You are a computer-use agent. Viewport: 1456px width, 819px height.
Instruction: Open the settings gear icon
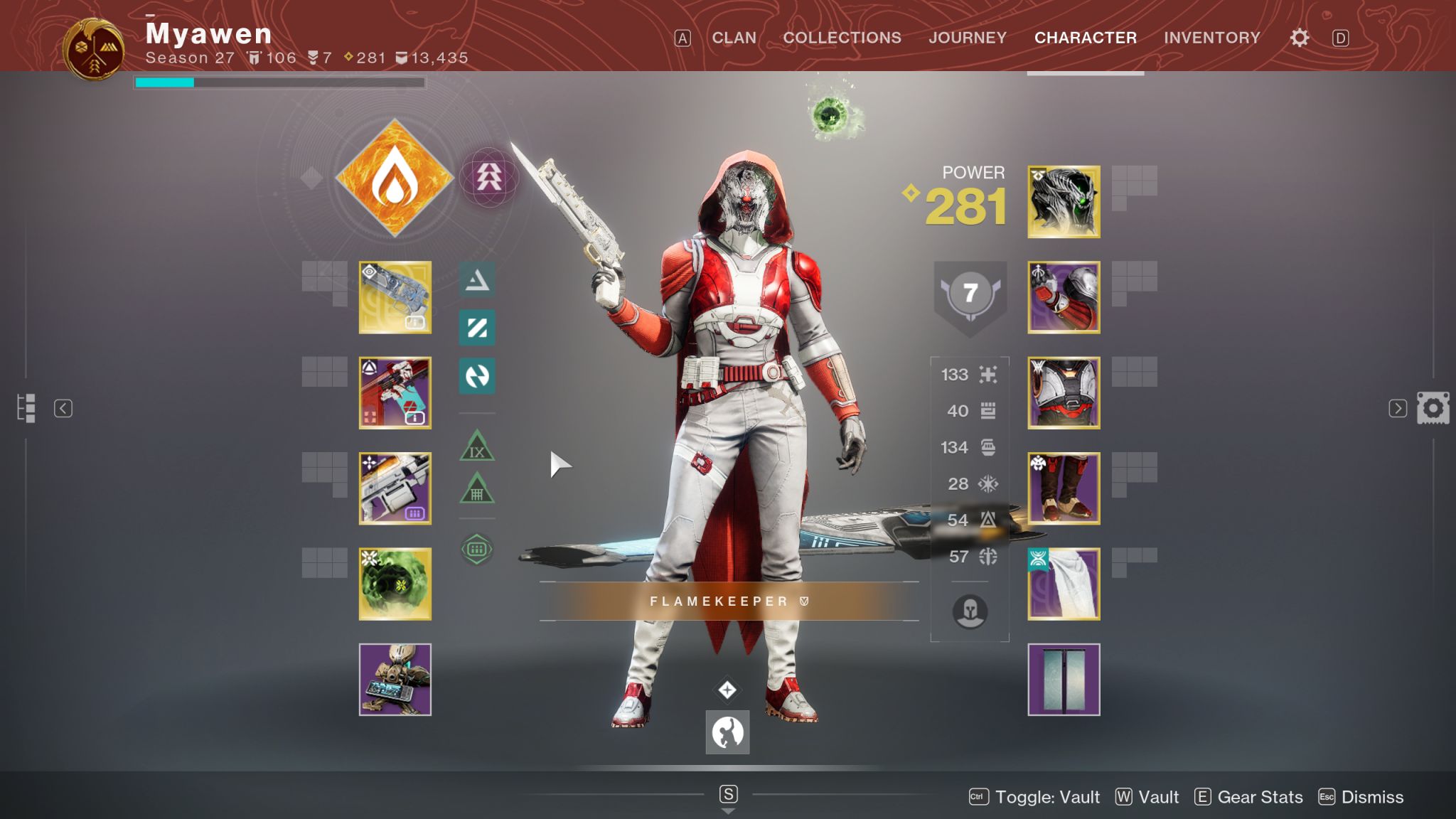[1299, 38]
